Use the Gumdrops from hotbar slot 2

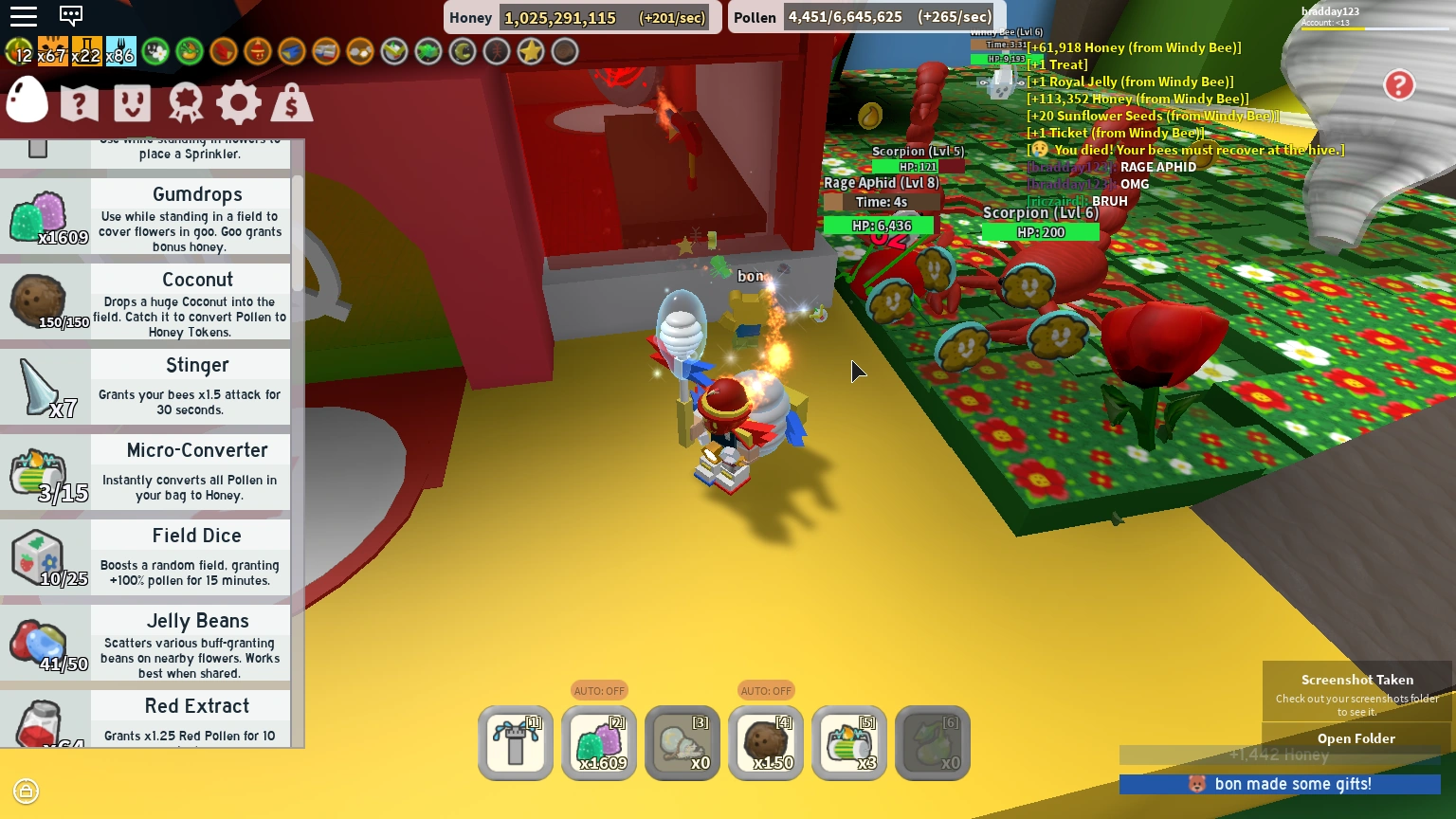coord(599,743)
